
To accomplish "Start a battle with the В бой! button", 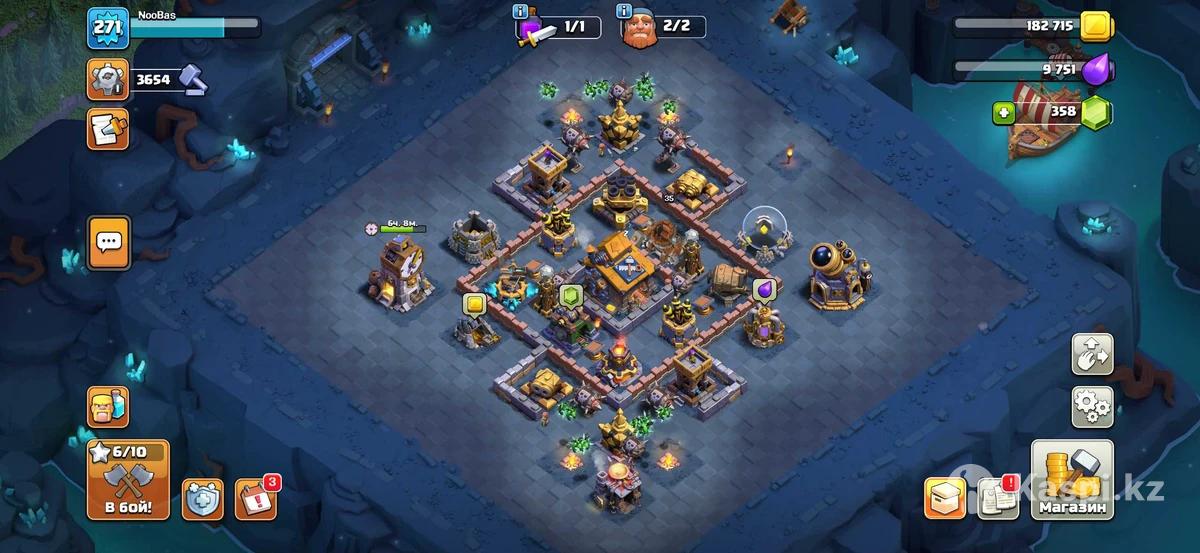I will (127, 479).
